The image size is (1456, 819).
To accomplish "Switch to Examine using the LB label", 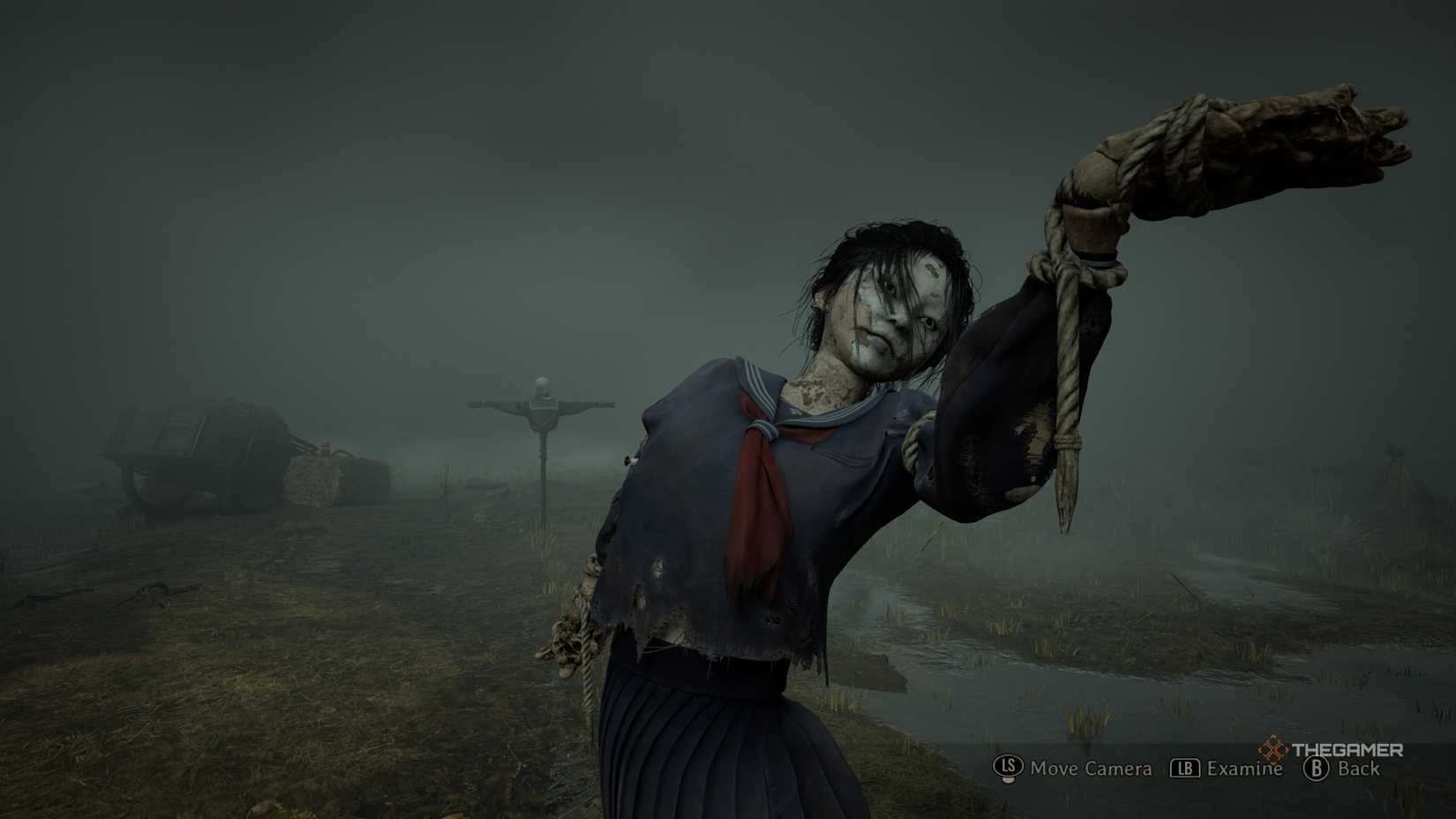I will coord(1243,768).
